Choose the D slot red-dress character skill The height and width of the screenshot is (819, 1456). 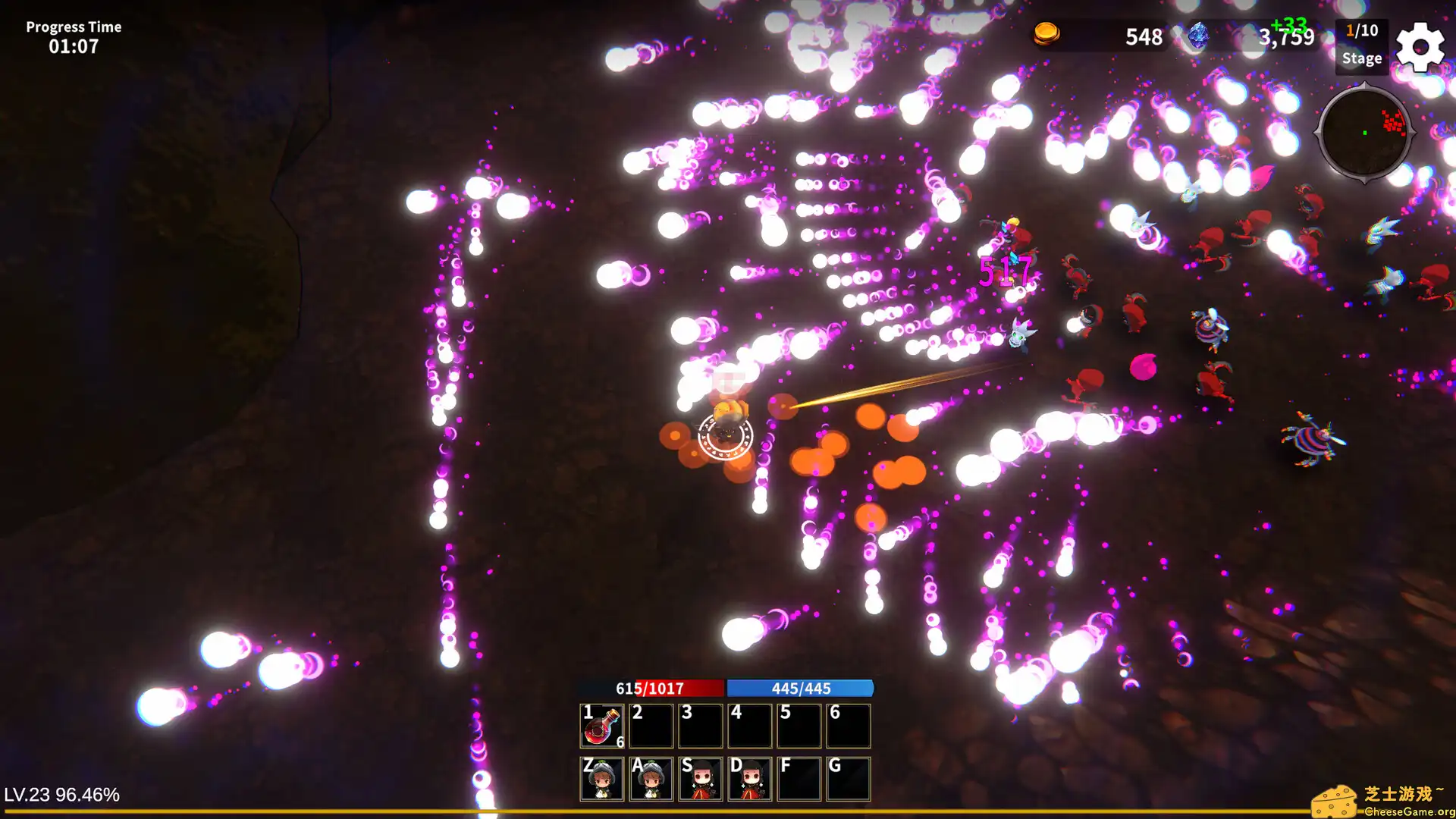click(750, 779)
